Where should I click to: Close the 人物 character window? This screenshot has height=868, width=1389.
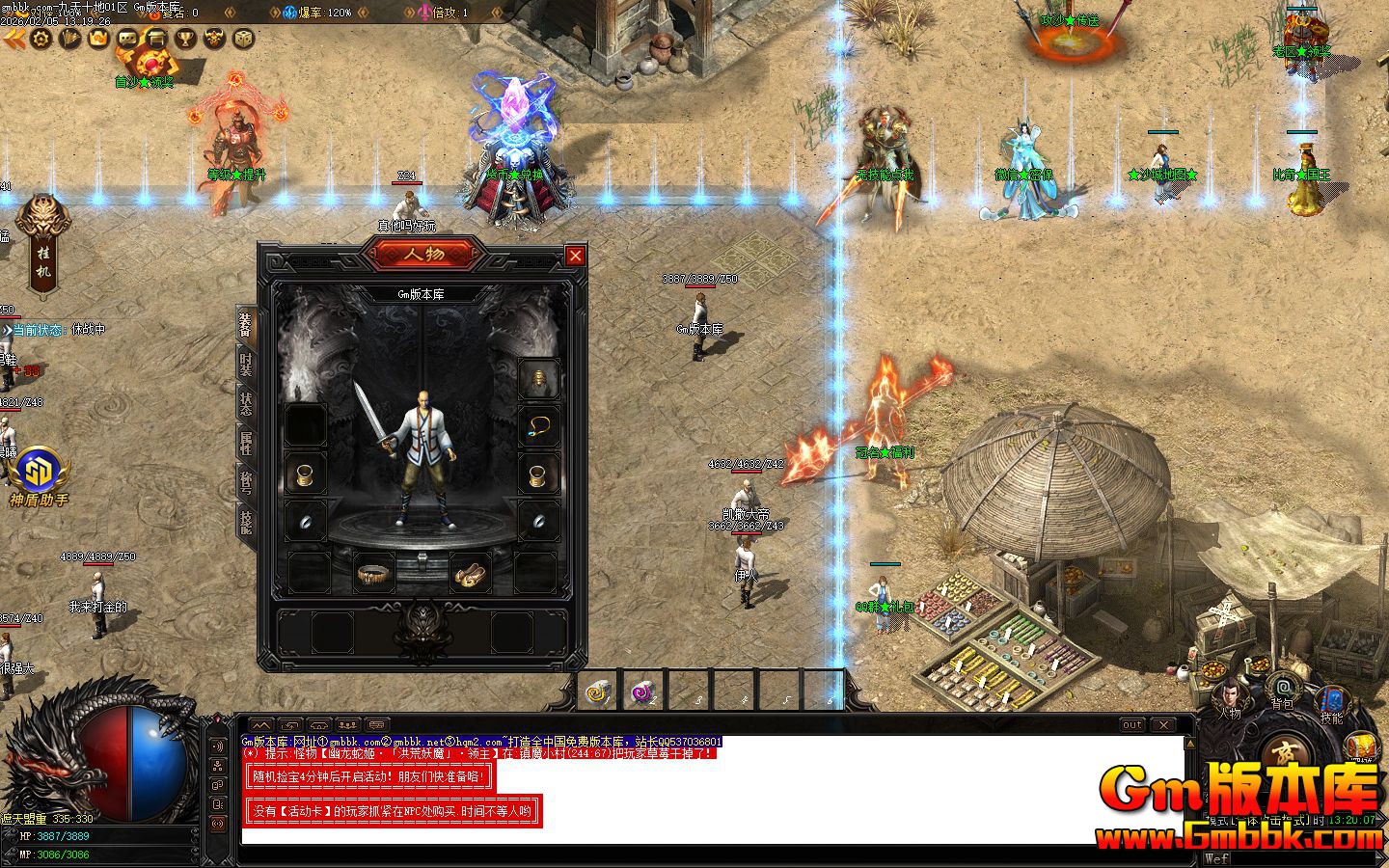tap(575, 256)
